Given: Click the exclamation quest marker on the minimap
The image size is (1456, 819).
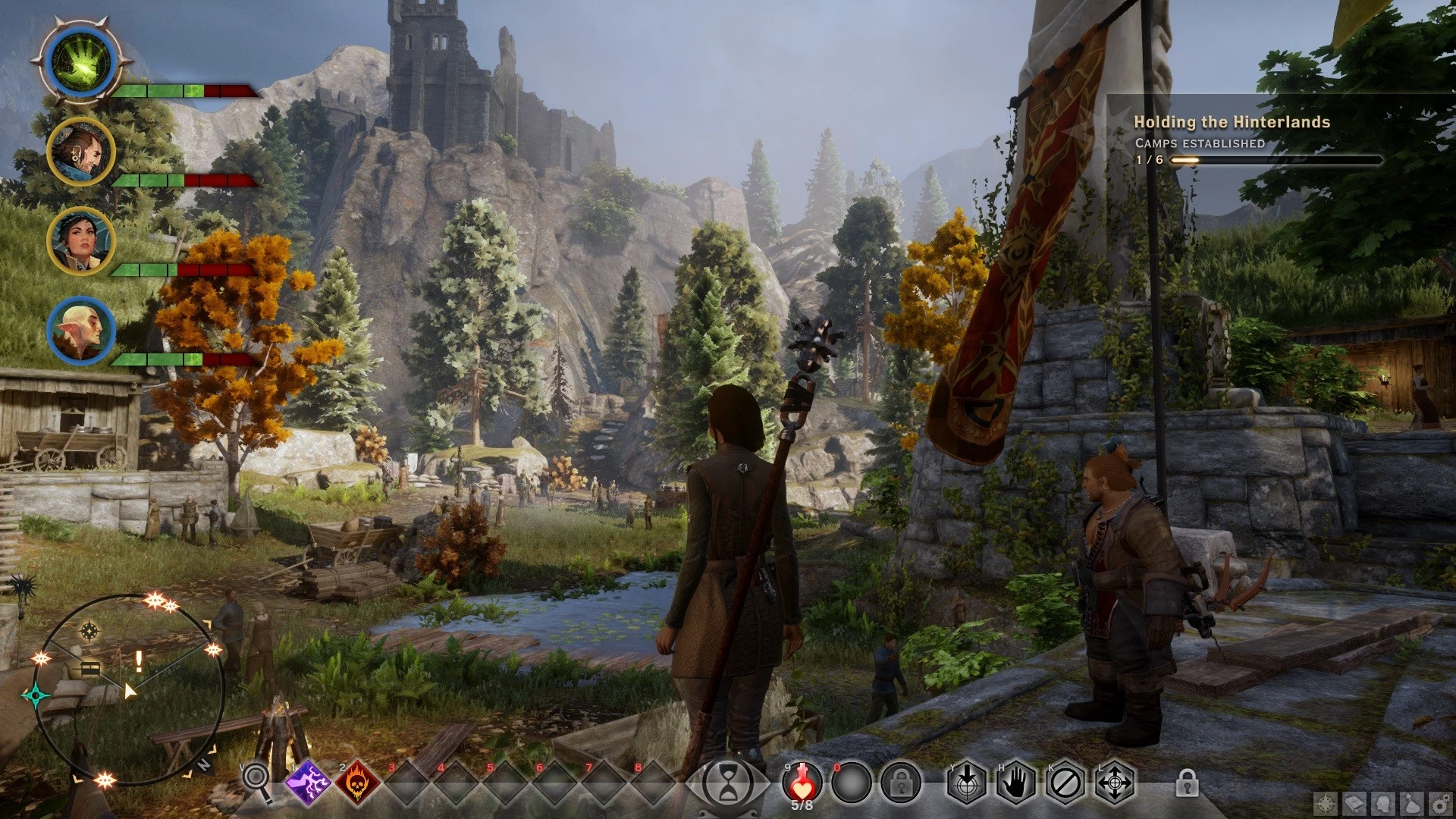Looking at the screenshot, I should pos(139,661).
